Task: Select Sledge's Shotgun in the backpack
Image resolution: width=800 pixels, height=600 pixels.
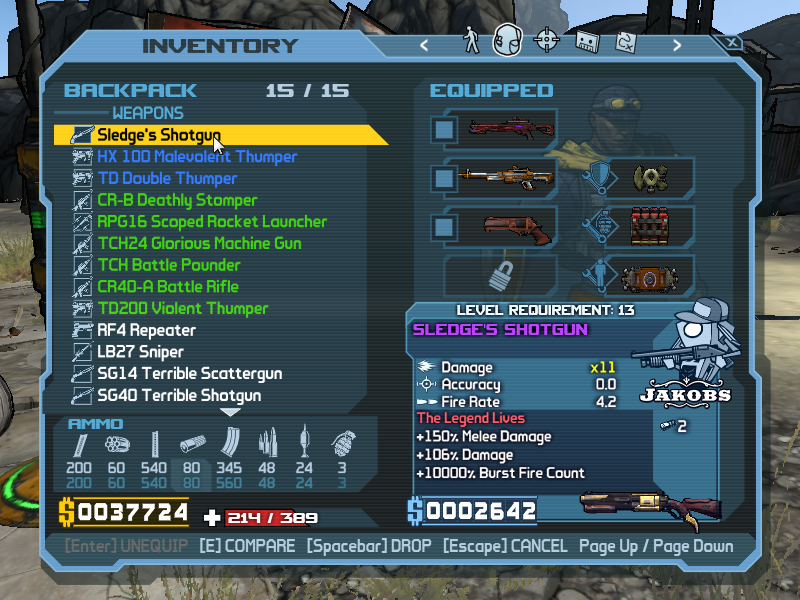Action: tap(158, 135)
